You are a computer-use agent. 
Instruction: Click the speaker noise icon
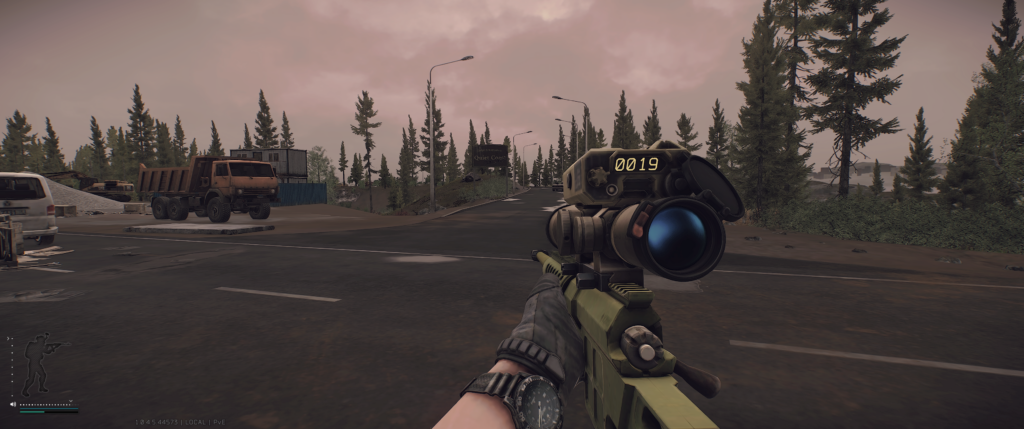pos(13,405)
